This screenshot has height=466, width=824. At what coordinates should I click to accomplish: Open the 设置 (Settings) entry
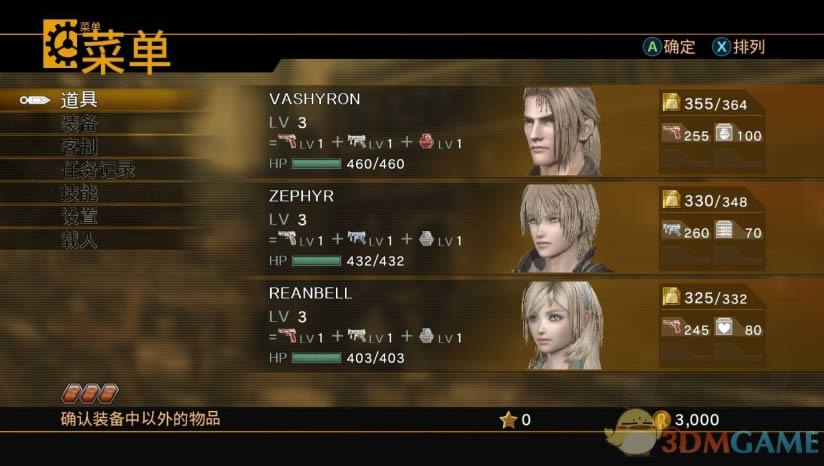click(x=80, y=216)
